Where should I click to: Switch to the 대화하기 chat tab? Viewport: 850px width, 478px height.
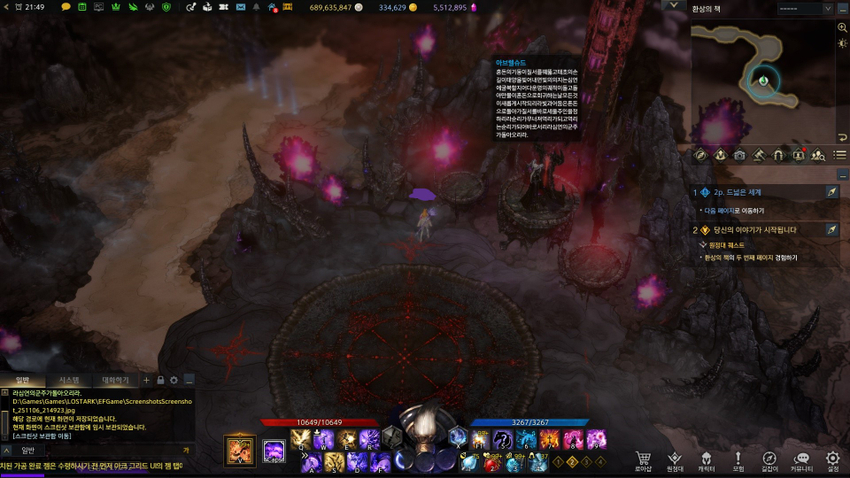coord(115,380)
